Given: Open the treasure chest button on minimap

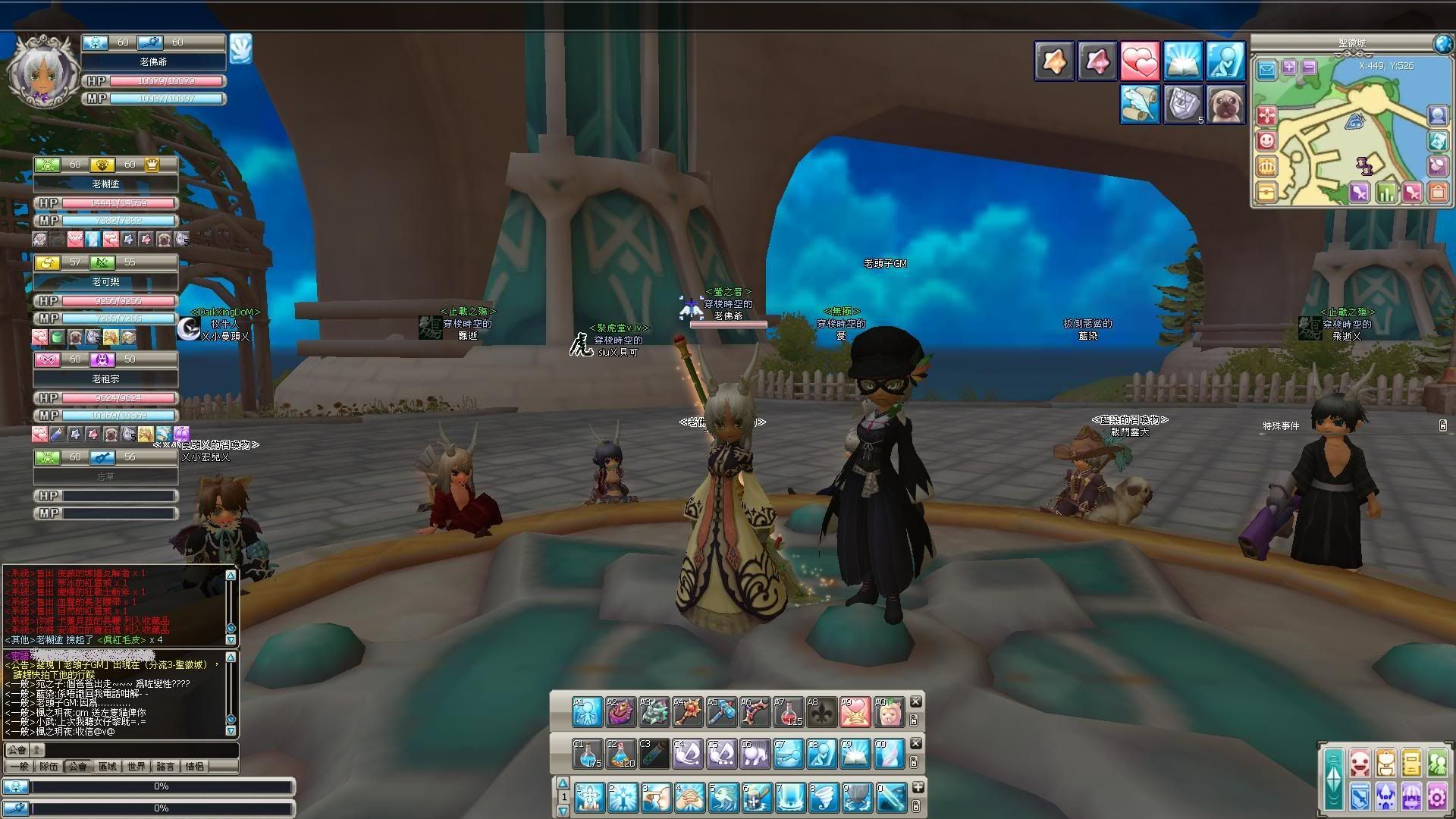Looking at the screenshot, I should point(1265,191).
